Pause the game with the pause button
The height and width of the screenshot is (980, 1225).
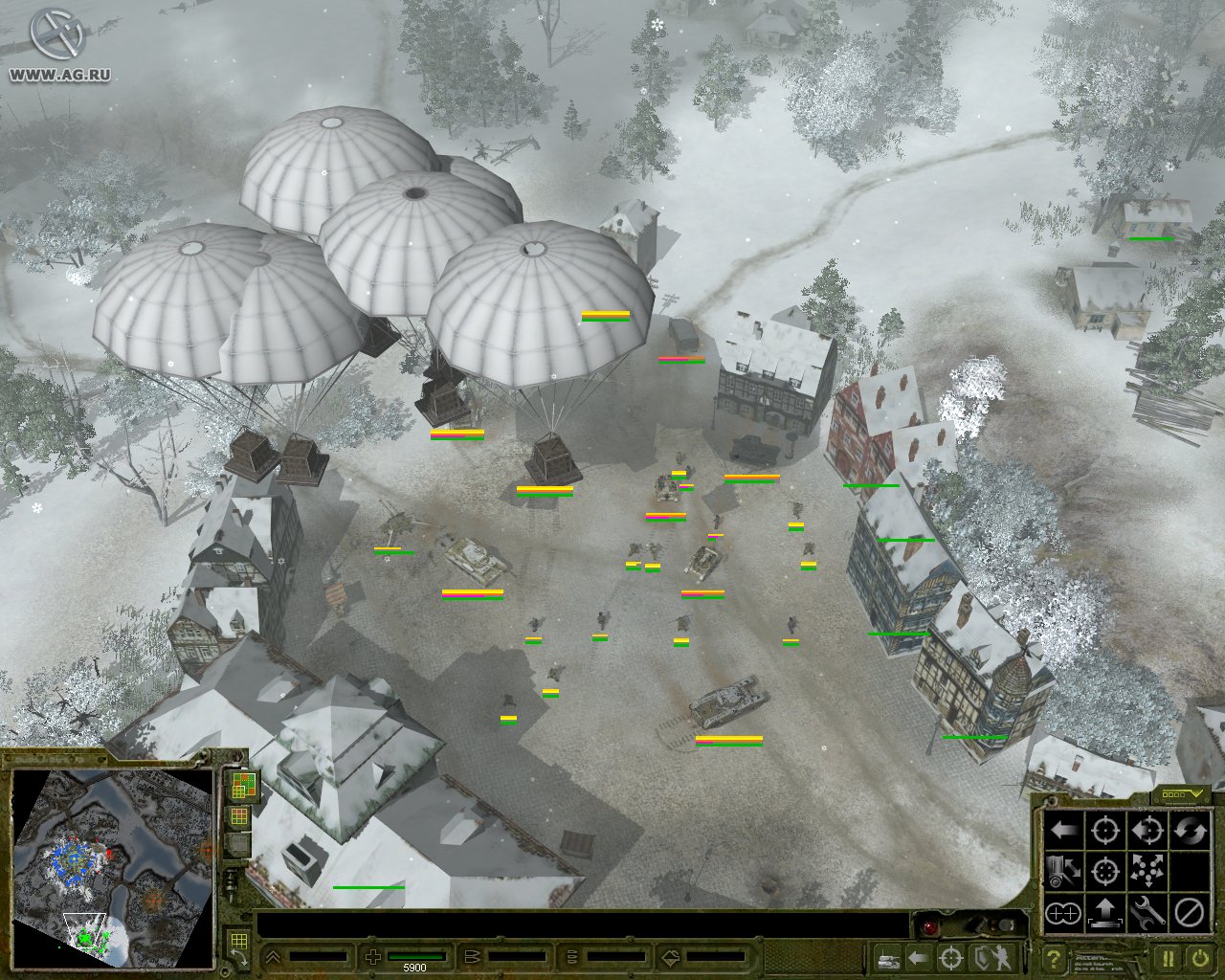click(1169, 957)
